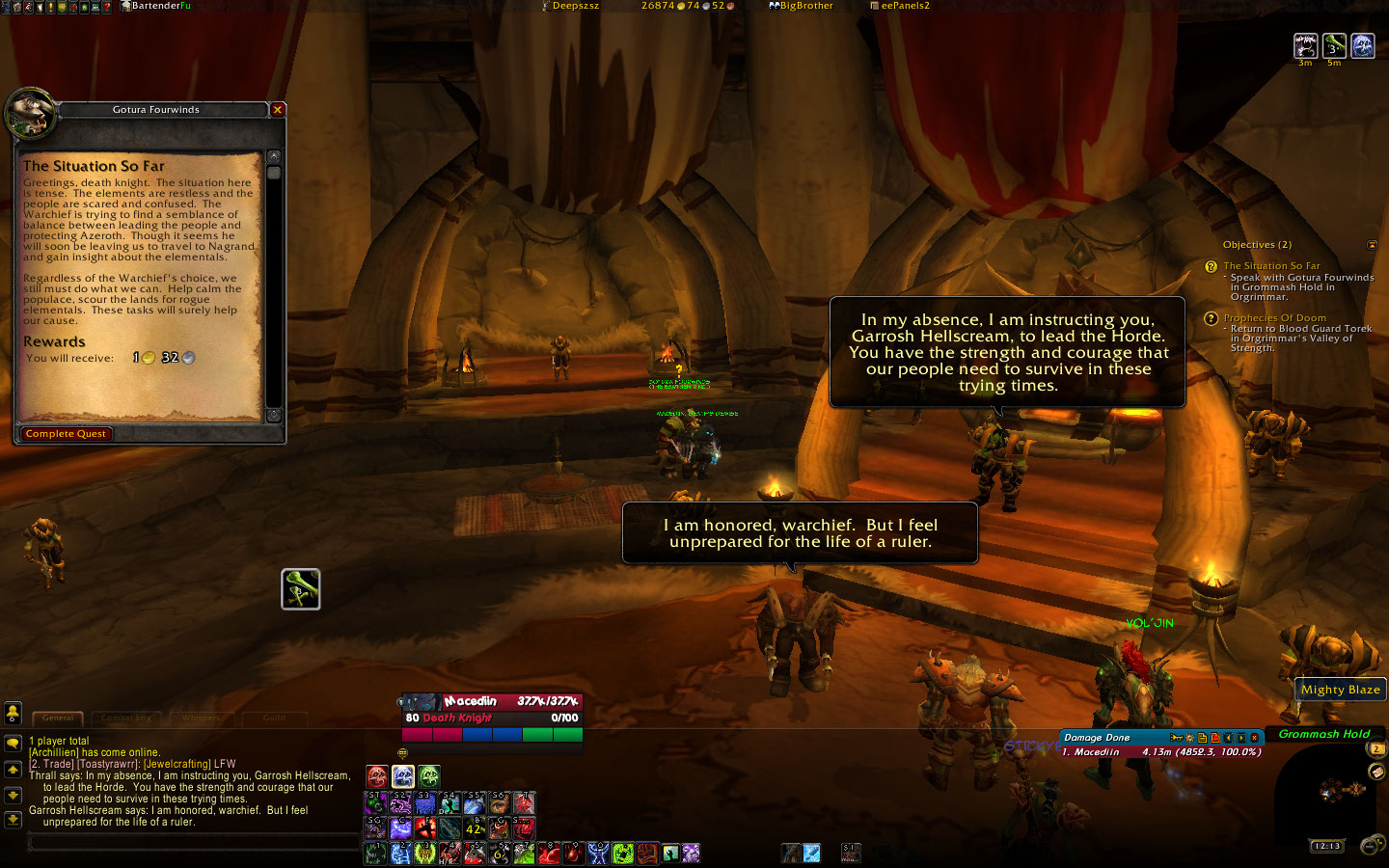
Task: Switch to the green Unholy Presence icon
Action: 429,776
